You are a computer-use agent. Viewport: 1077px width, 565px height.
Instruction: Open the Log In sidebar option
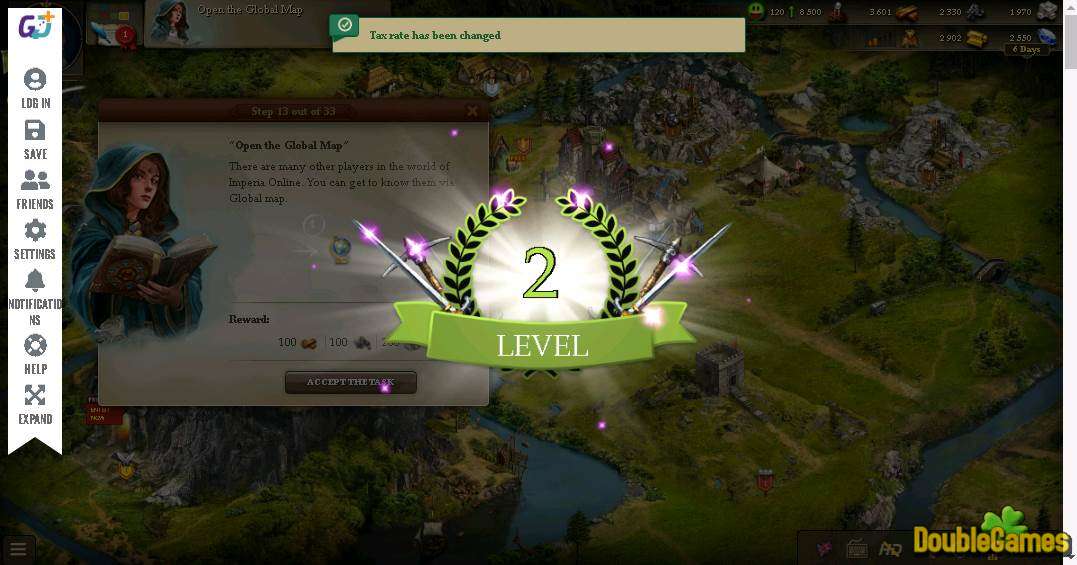pos(35,88)
